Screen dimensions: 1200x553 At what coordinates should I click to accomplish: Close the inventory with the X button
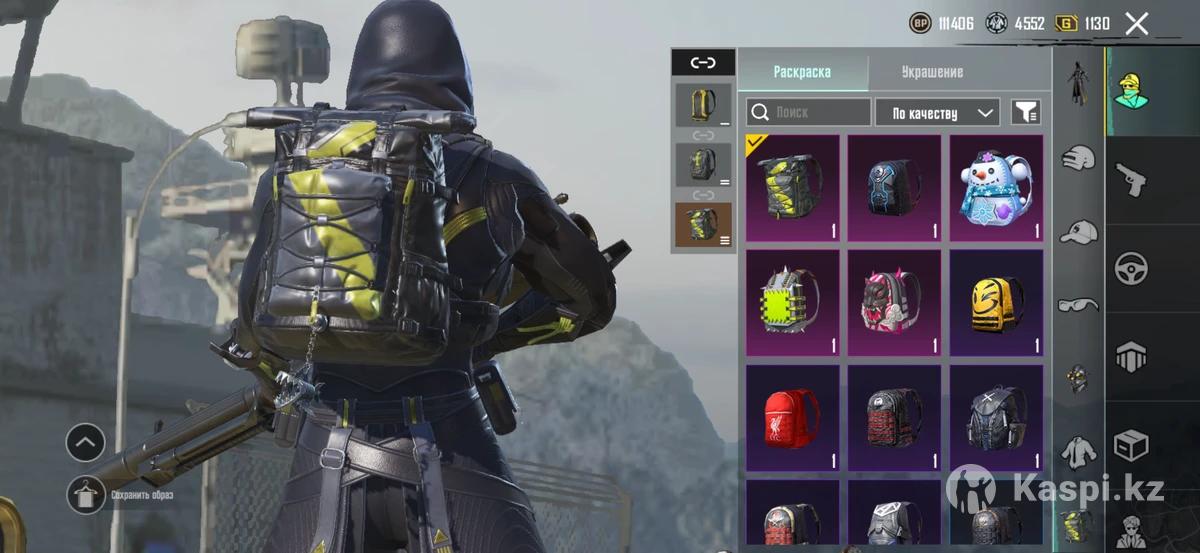(1136, 24)
